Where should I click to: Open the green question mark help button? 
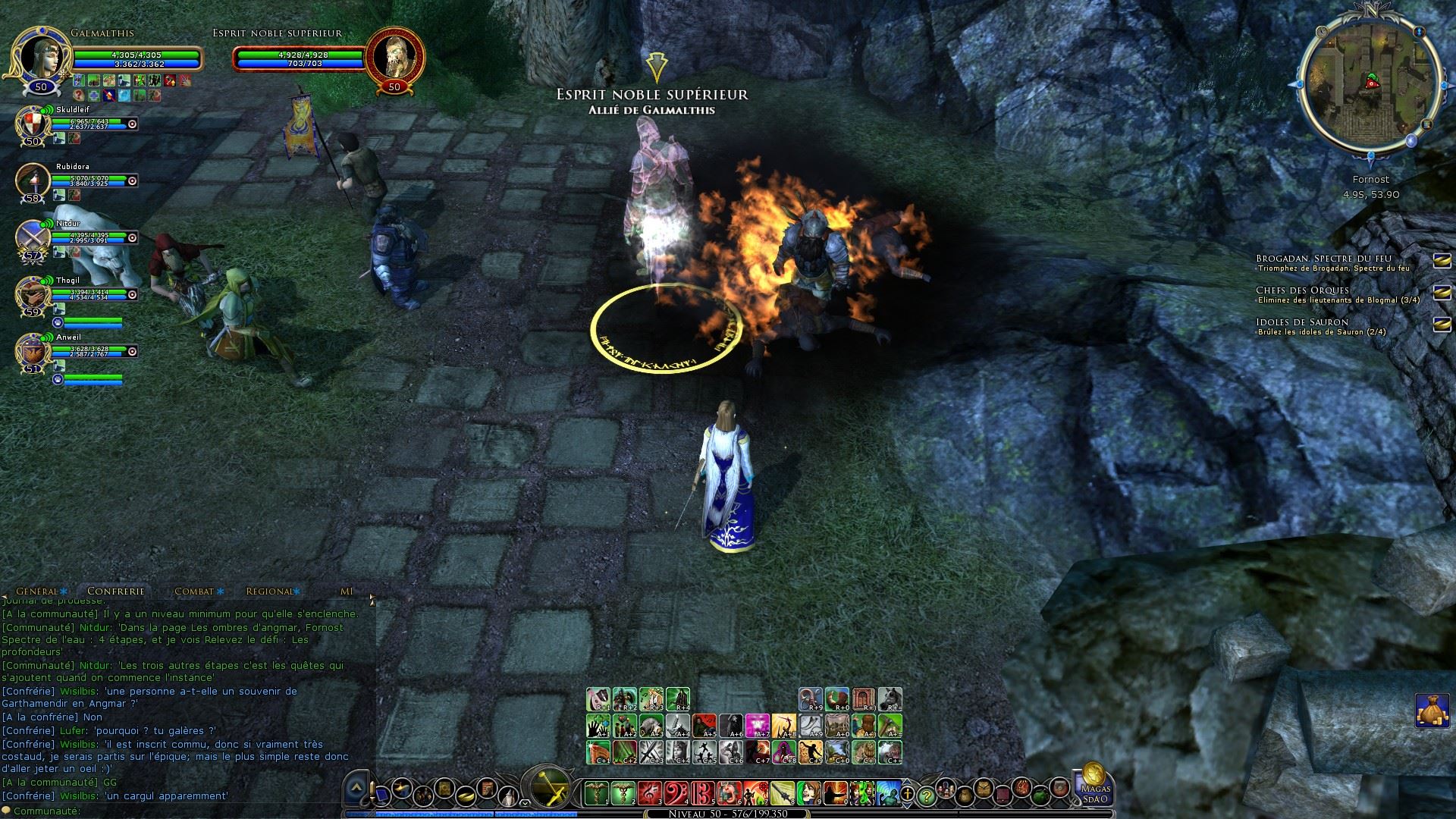point(926,795)
